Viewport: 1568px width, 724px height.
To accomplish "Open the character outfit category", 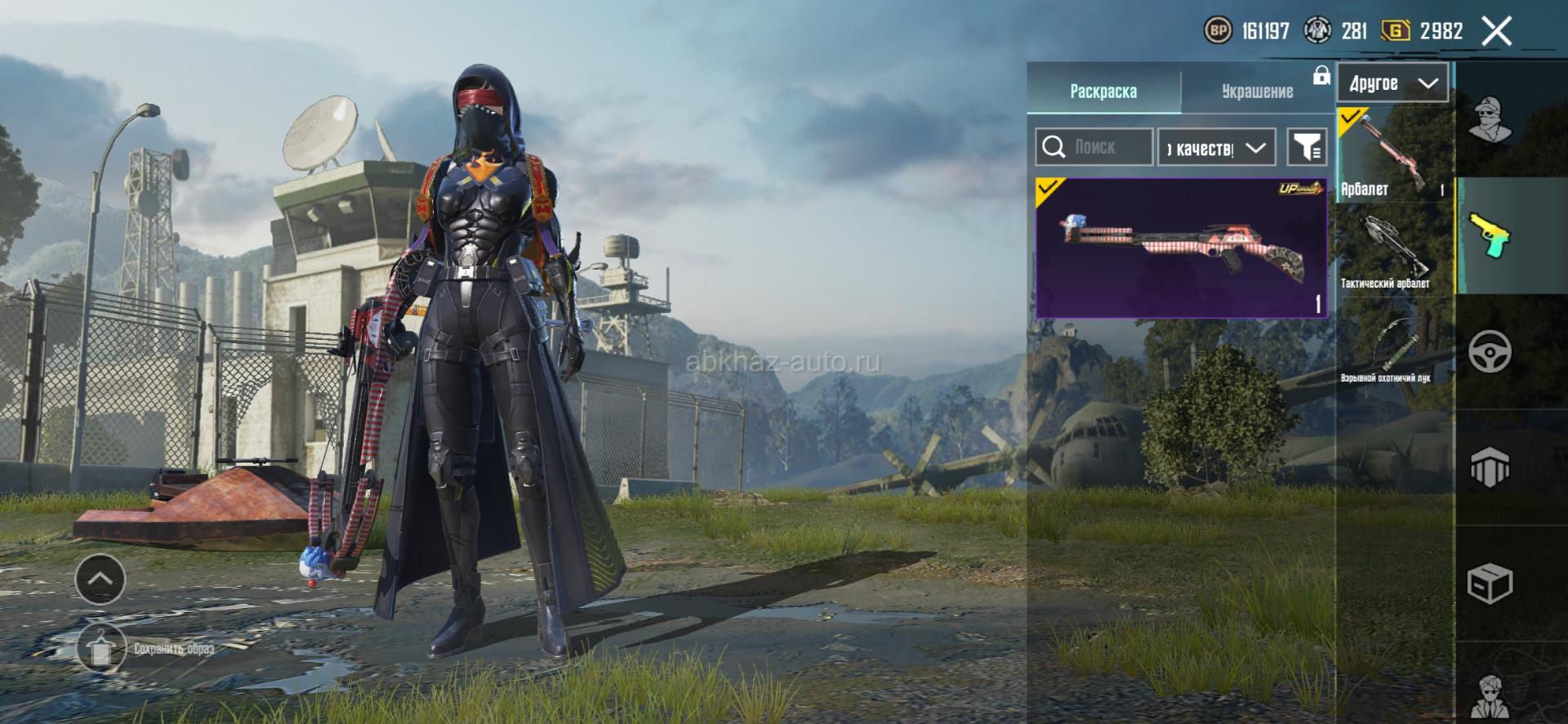I will pyautogui.click(x=1490, y=120).
